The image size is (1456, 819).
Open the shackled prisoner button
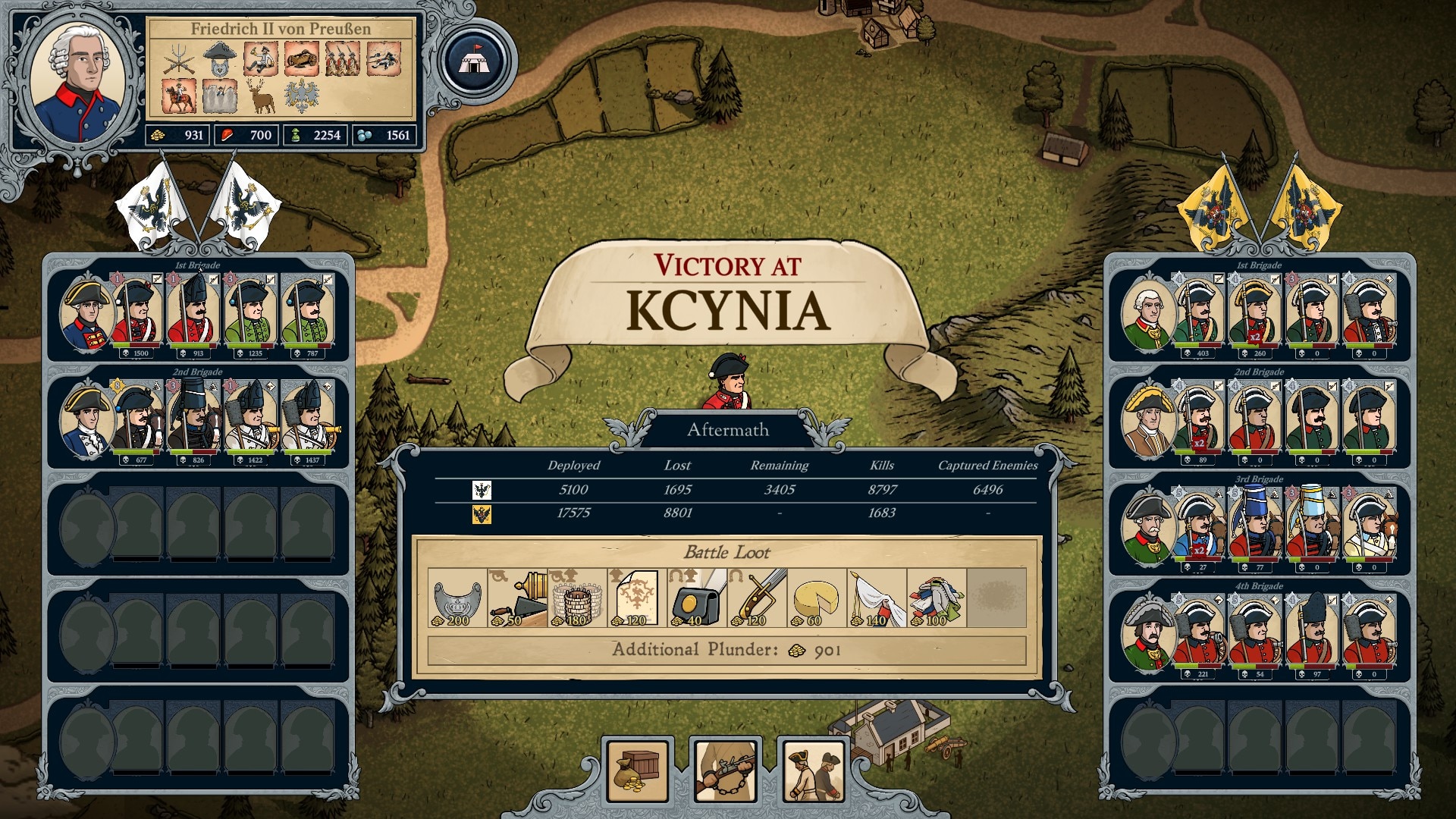tap(726, 771)
